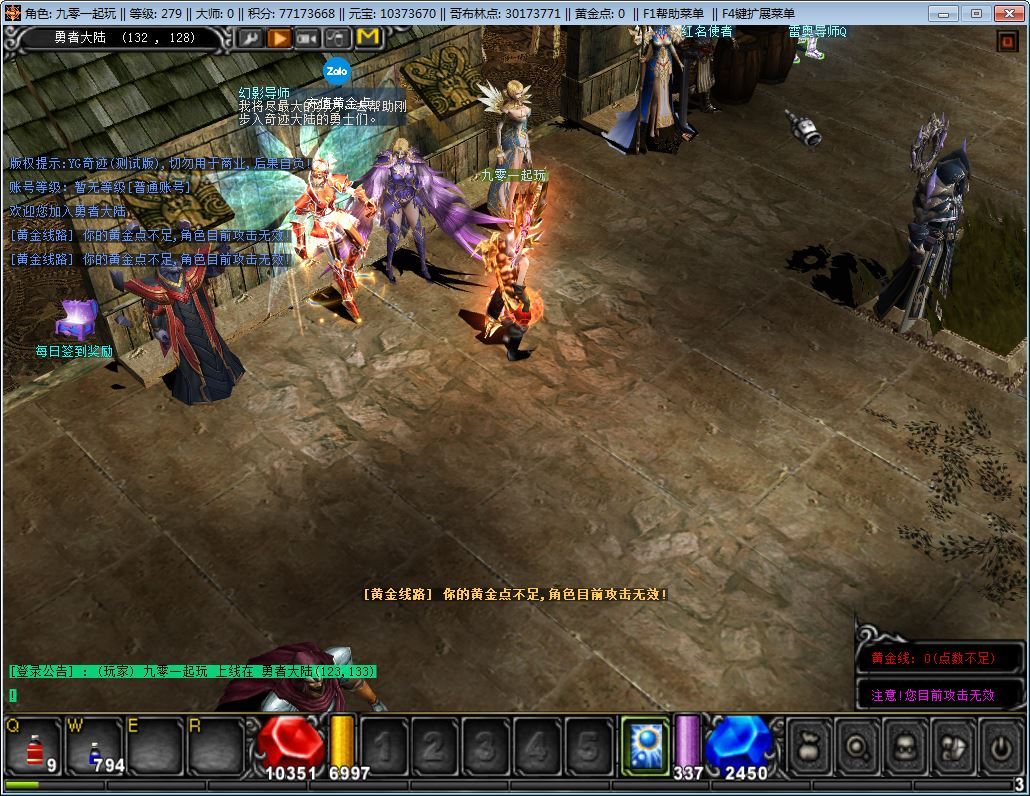Click the power symbol system button

click(x=1001, y=746)
